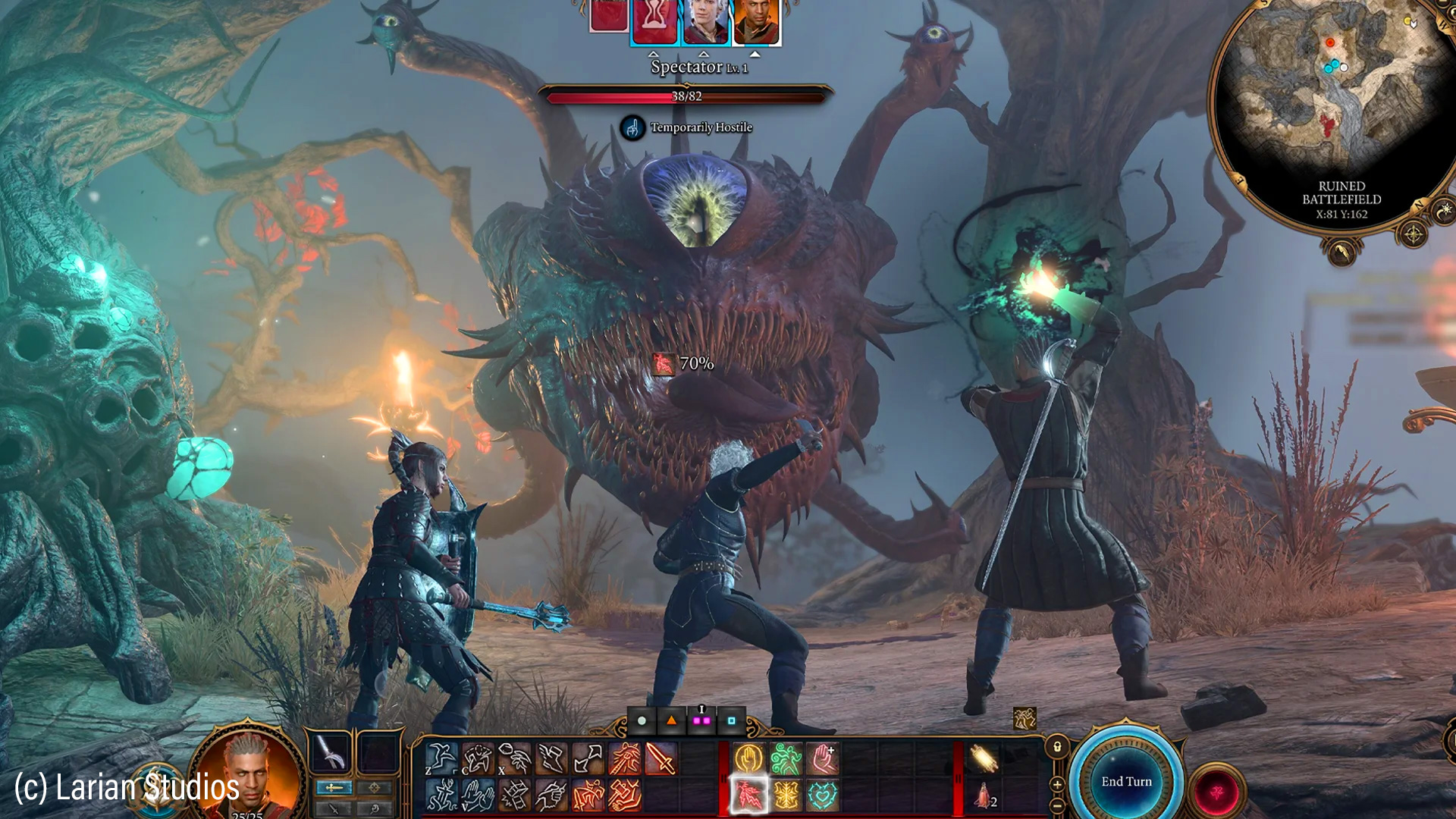
Task: Select the orange sword attack action
Action: point(661,758)
